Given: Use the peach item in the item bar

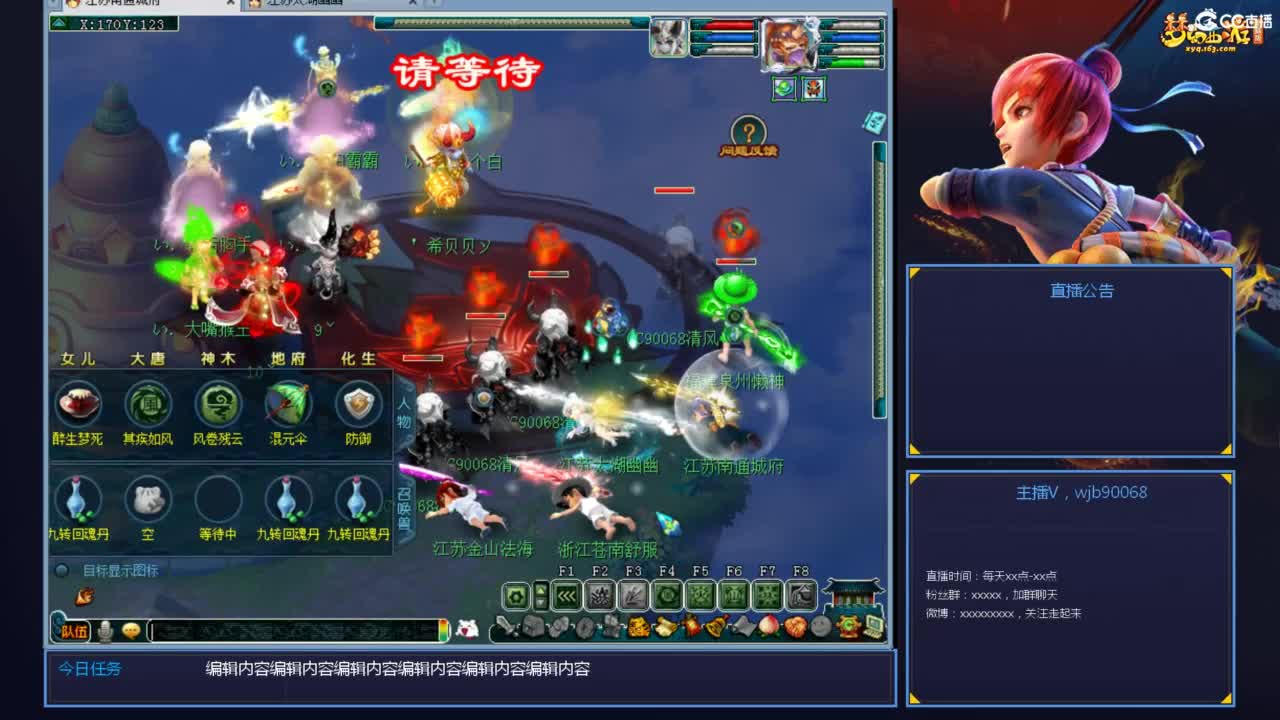Looking at the screenshot, I should tap(769, 626).
